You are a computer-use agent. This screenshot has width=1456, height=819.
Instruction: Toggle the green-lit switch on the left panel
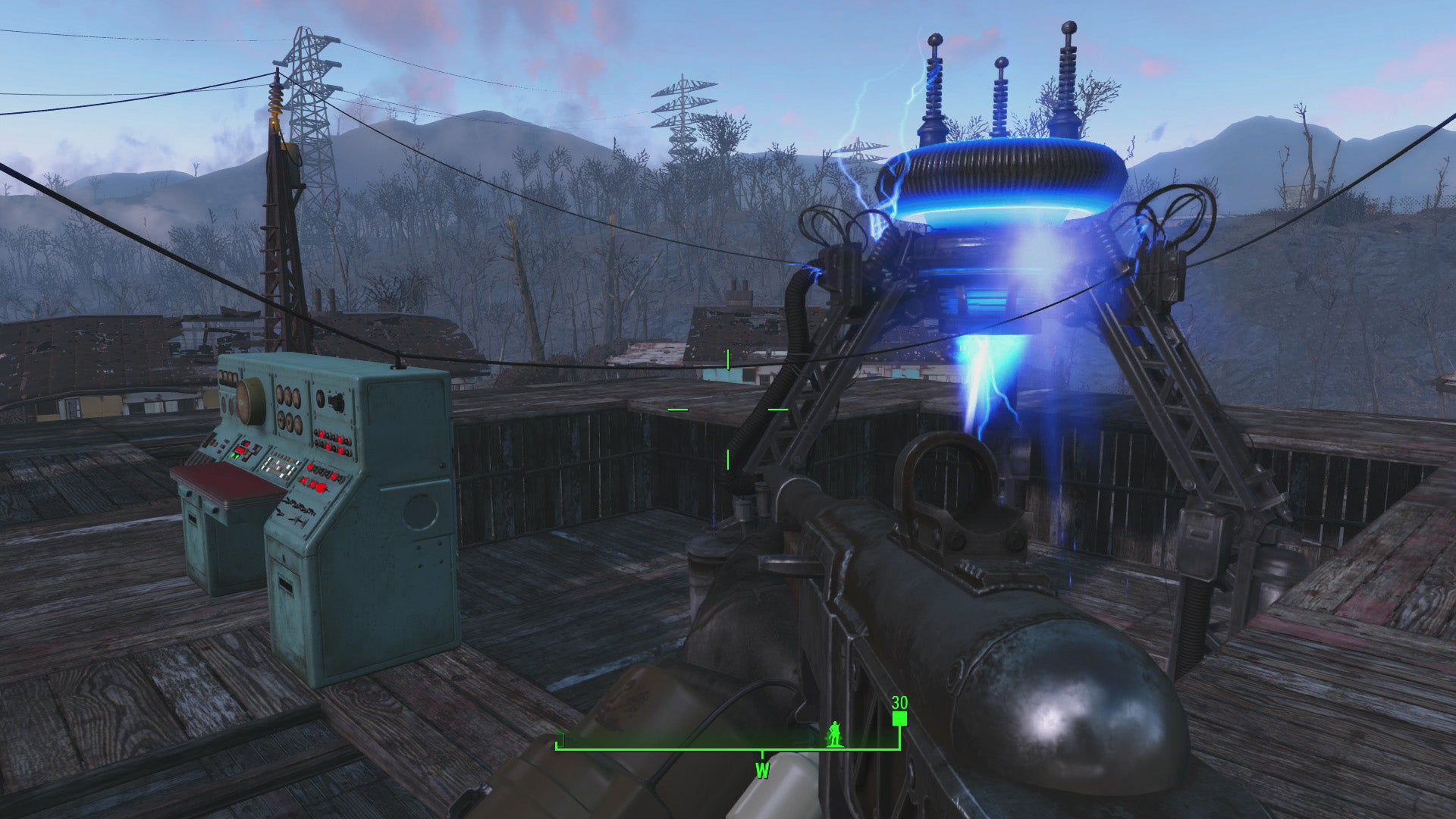coord(234,457)
